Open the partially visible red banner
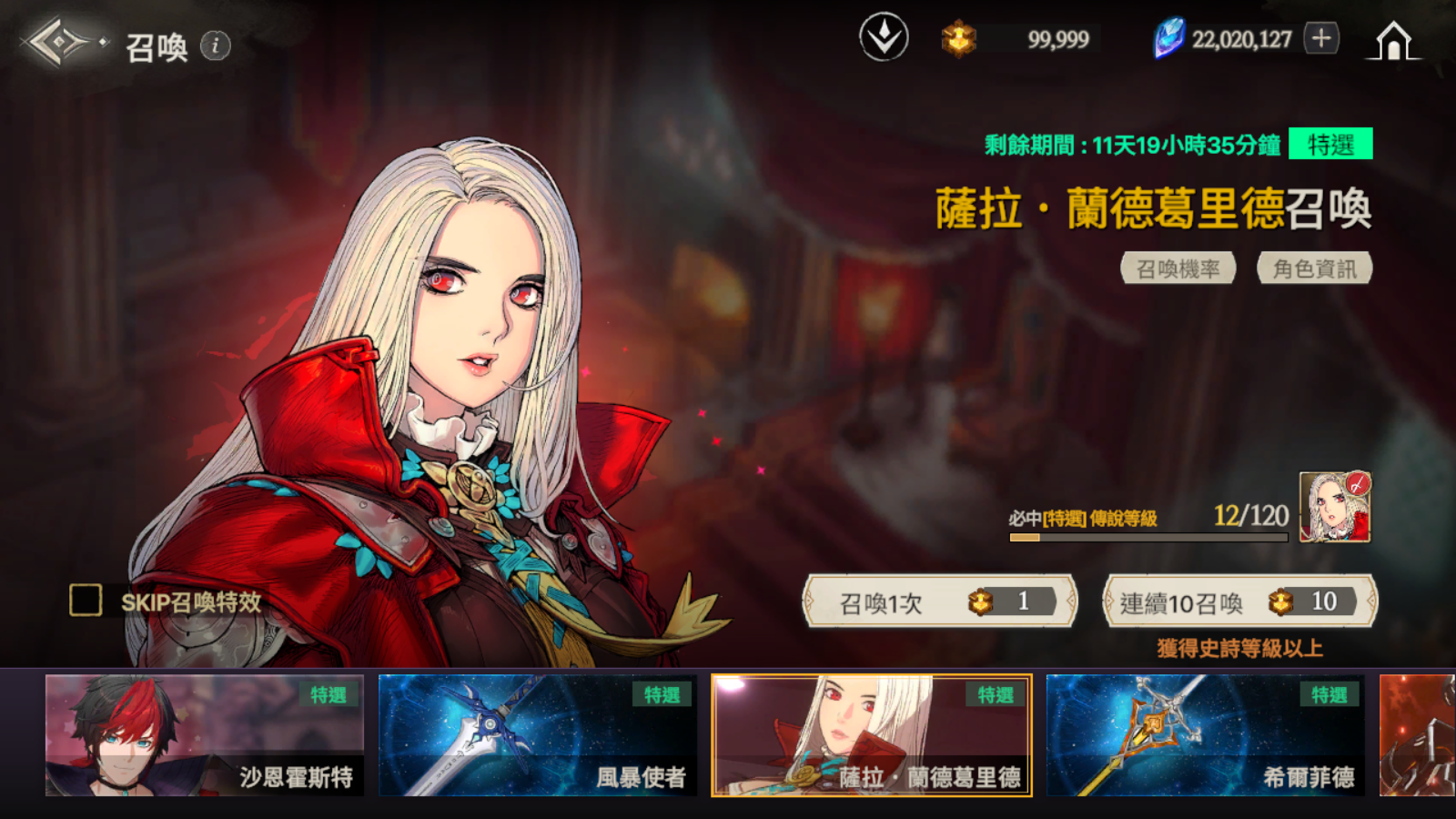1456x819 pixels. tap(1417, 735)
